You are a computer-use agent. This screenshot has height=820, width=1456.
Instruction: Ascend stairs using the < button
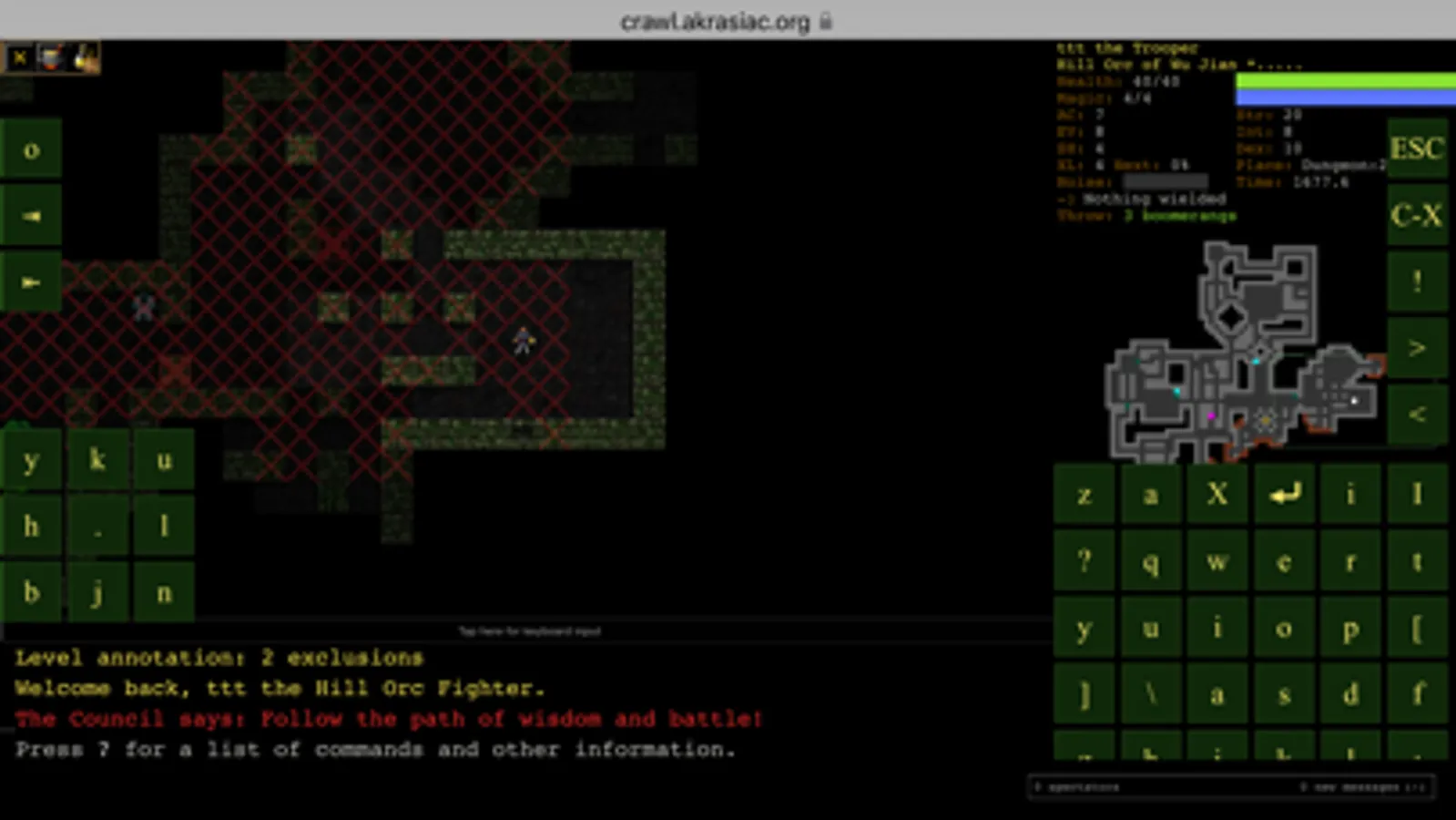tap(1416, 413)
